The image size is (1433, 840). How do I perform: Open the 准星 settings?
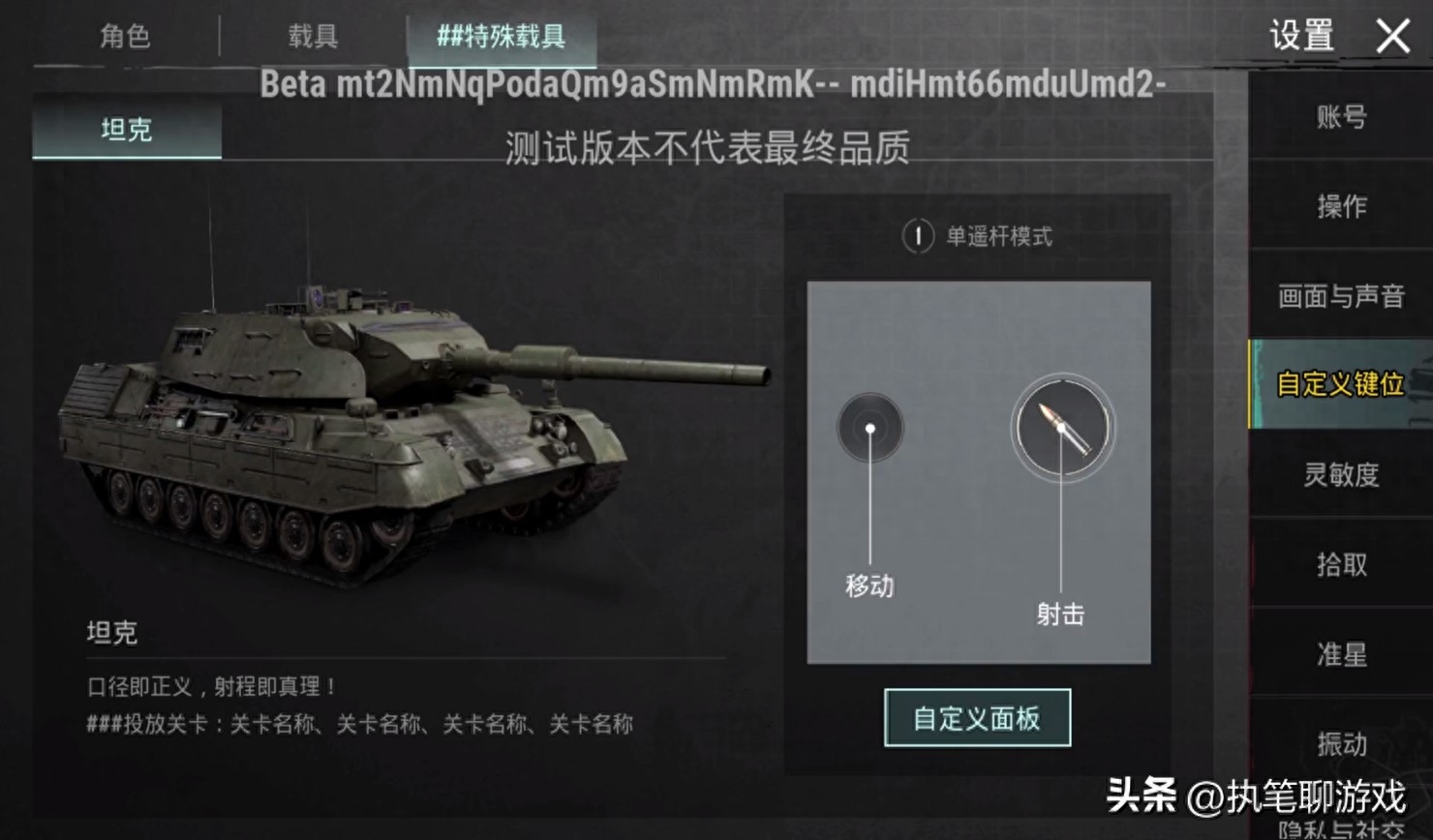[1341, 654]
